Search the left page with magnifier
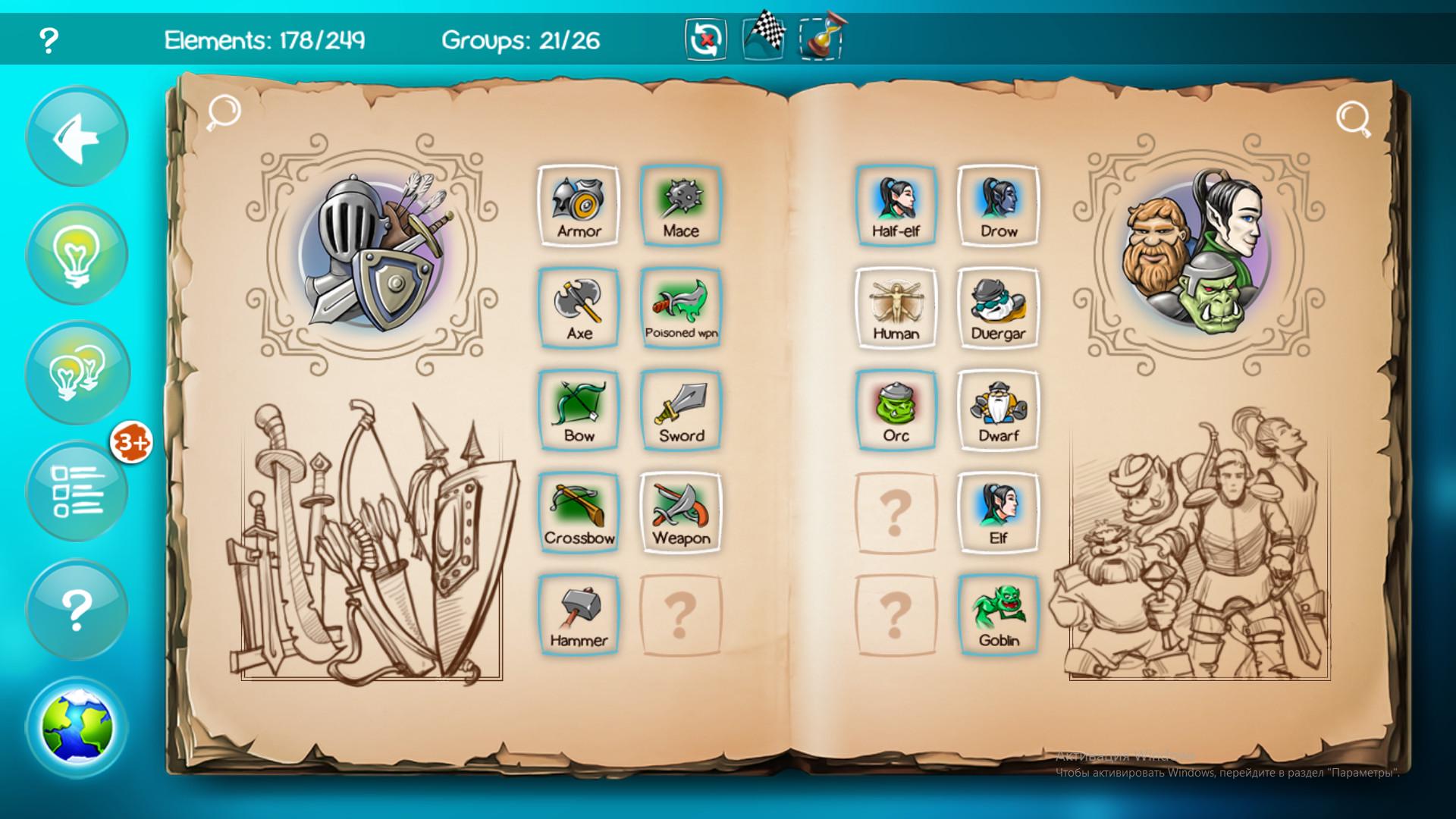1456x819 pixels. click(224, 112)
